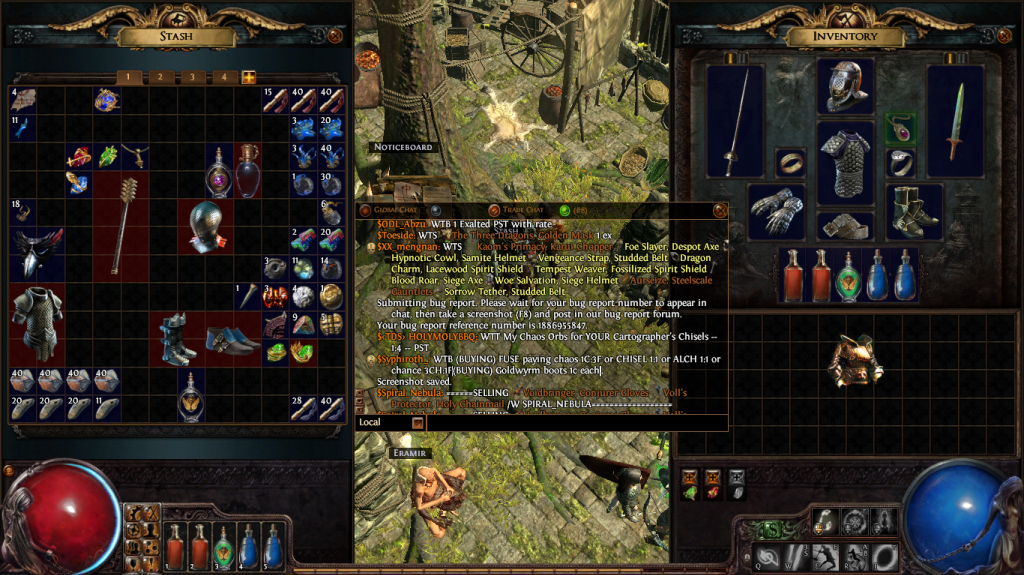
Task: Switch to stash tab 4
Action: click(224, 77)
